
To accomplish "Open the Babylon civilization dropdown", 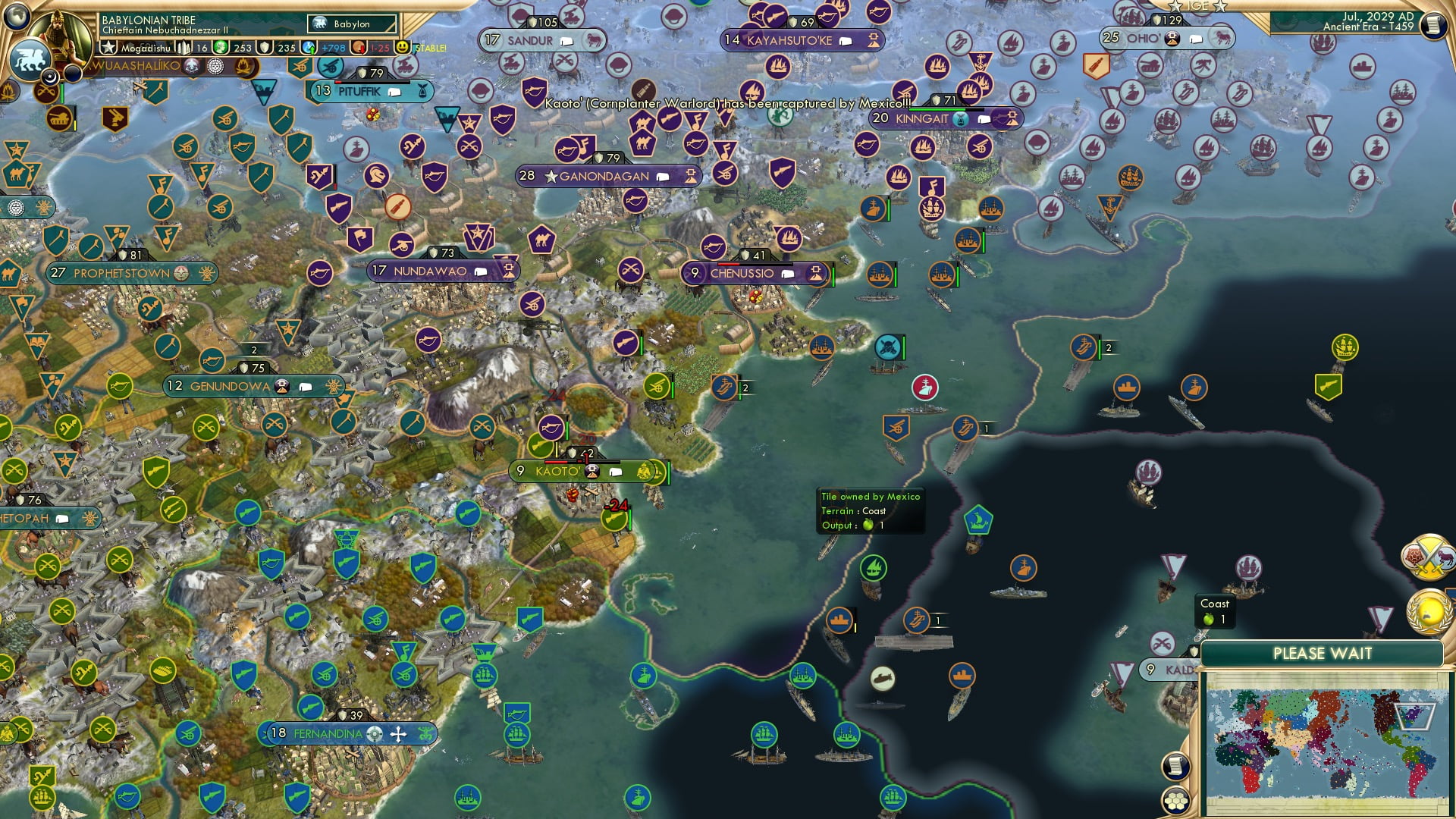I will 353,24.
